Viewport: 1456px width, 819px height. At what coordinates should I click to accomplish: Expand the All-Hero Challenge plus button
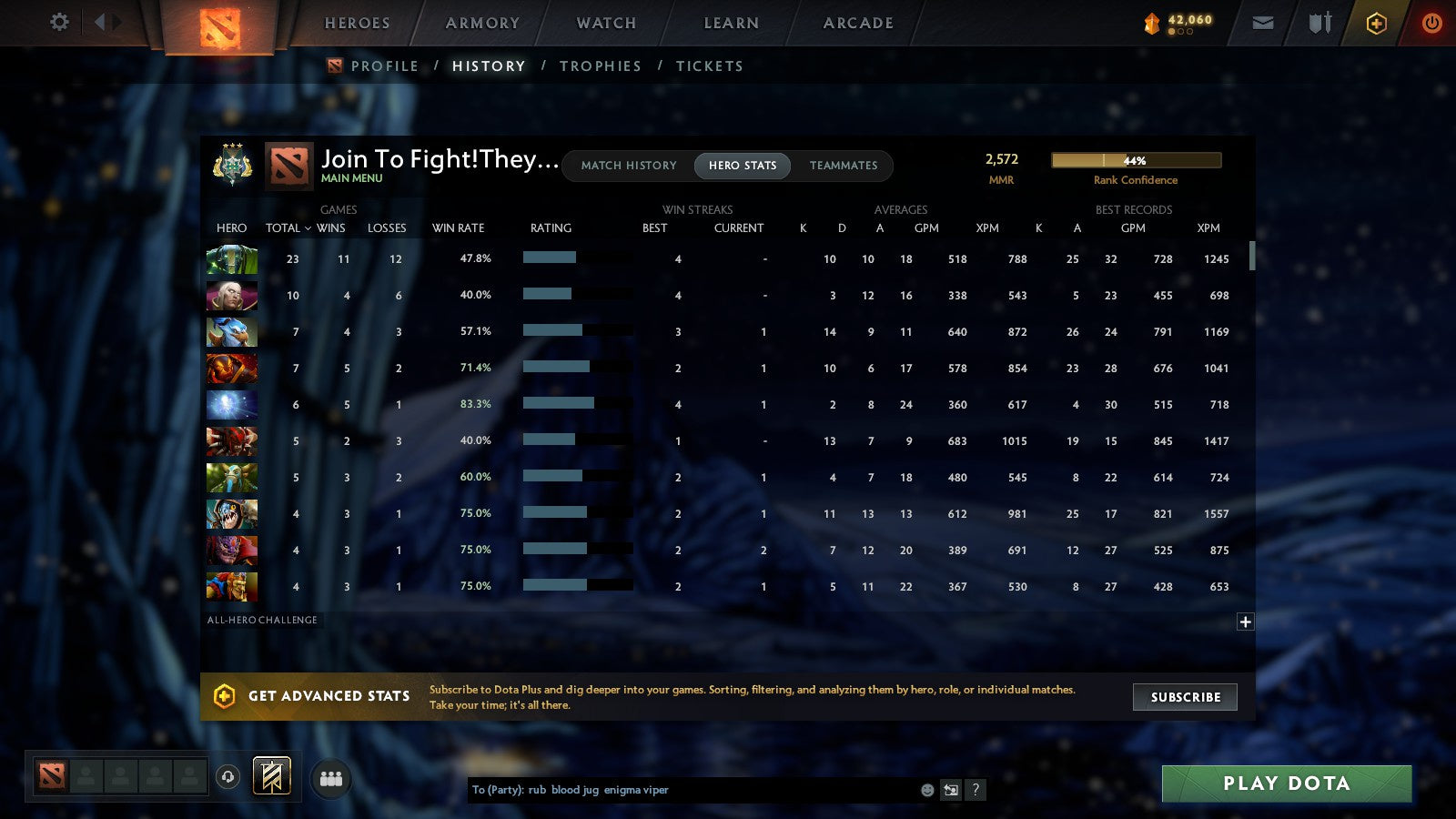(x=1244, y=621)
